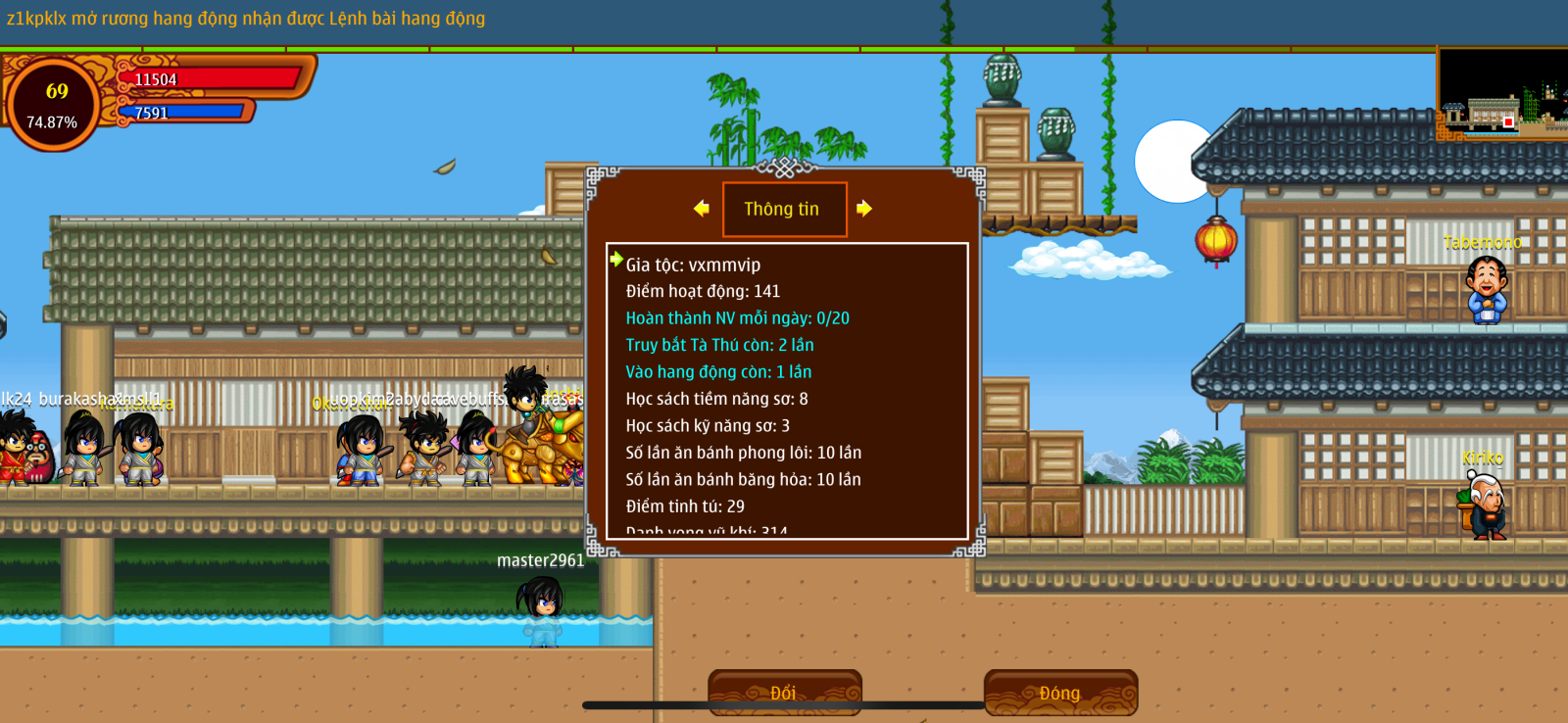Select Số lần ăn bánh băng hỏa row
This screenshot has width=1568, height=723.
coord(743,480)
